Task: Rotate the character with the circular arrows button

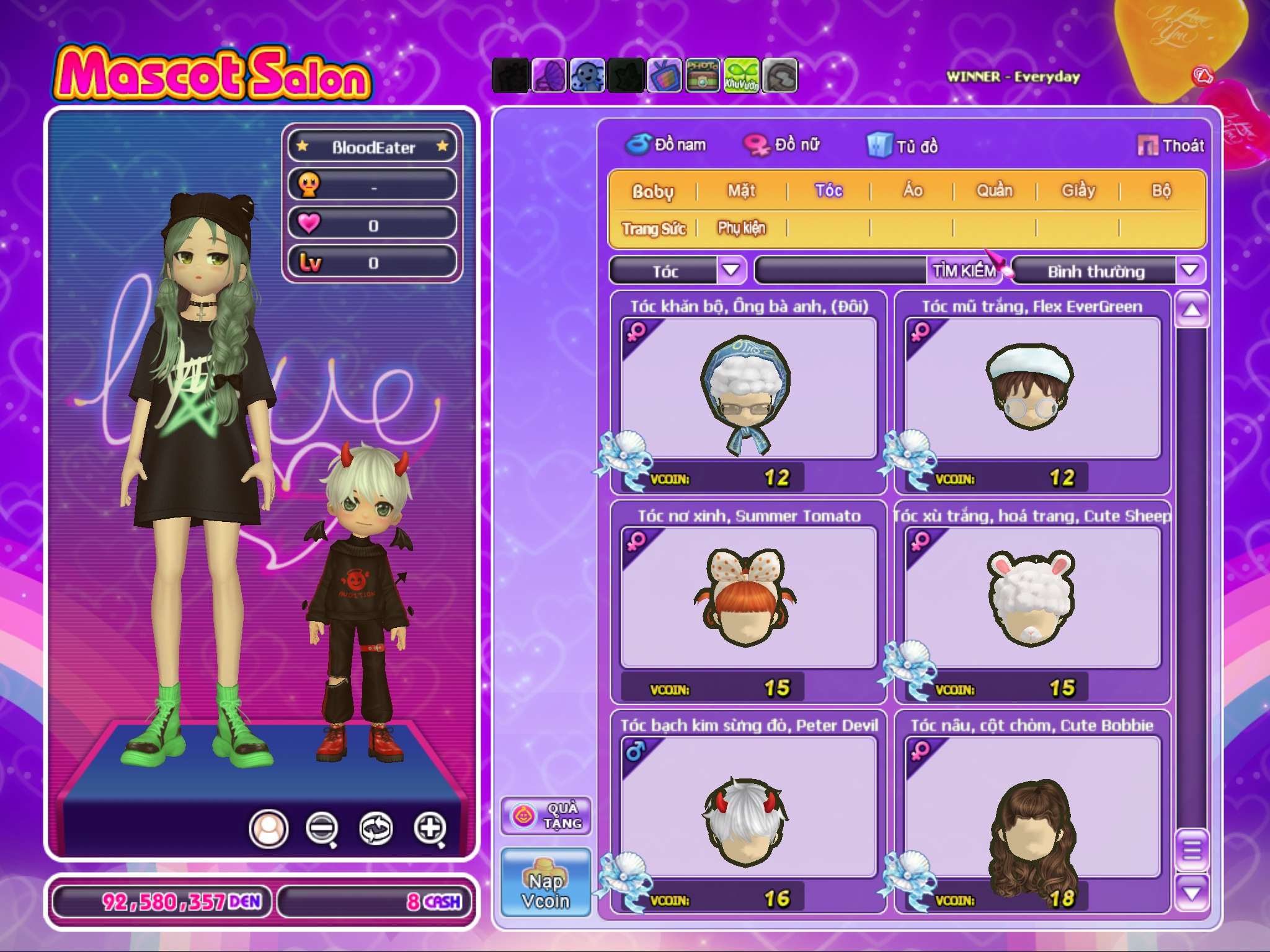Action: (x=376, y=828)
